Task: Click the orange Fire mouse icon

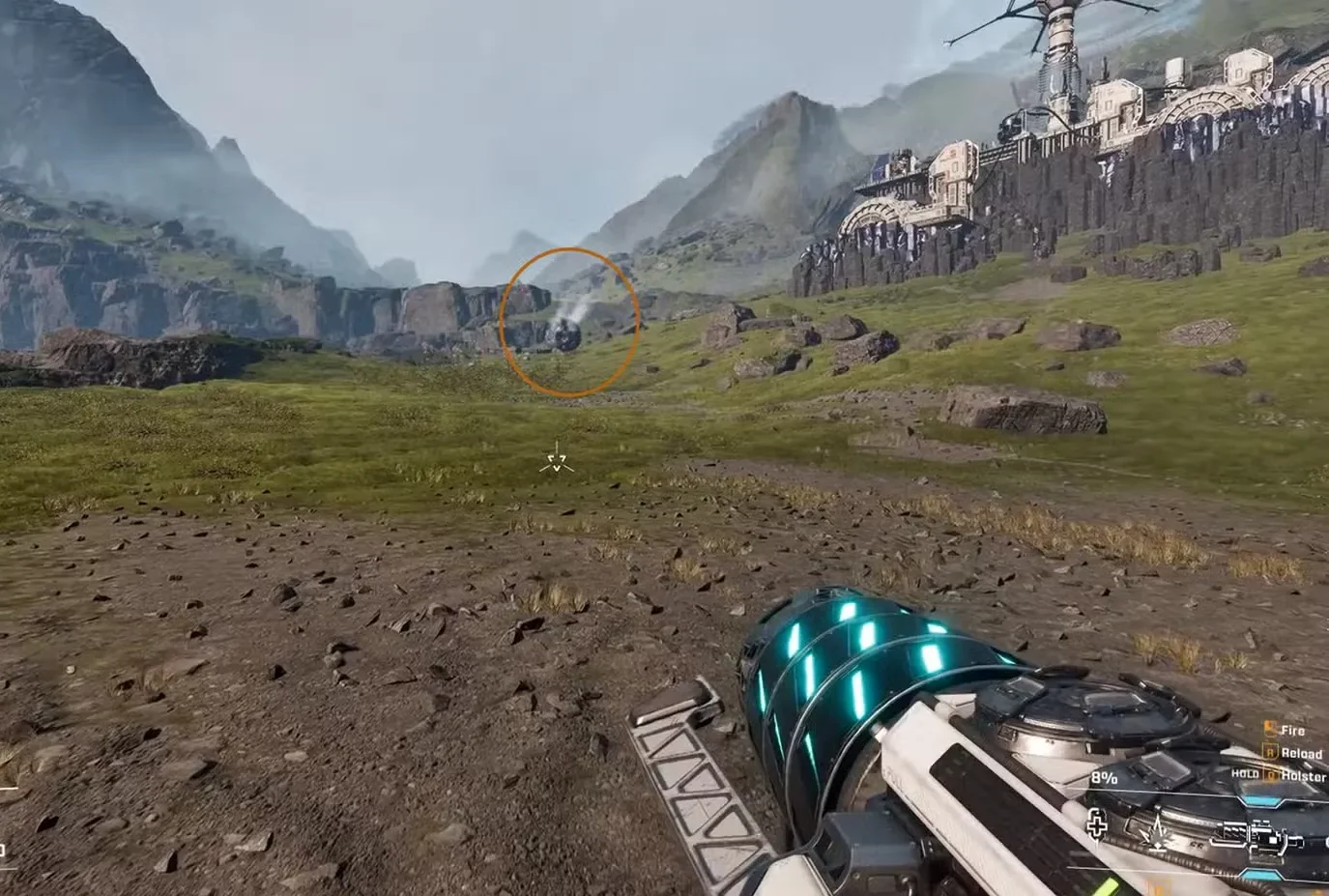Action: (x=1269, y=731)
